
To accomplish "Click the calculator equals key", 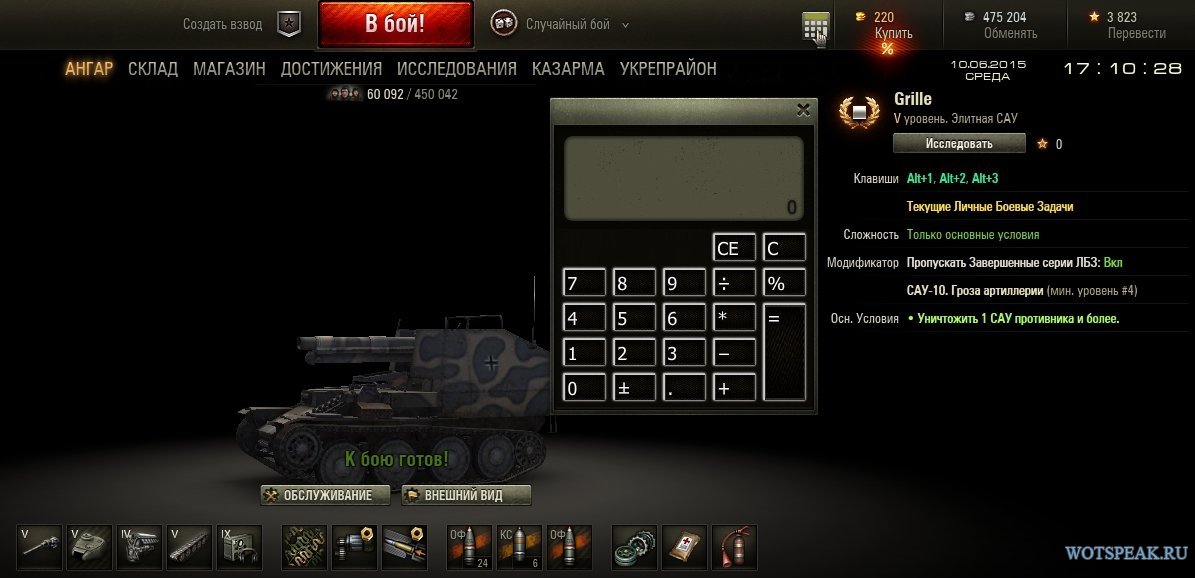I will (784, 352).
